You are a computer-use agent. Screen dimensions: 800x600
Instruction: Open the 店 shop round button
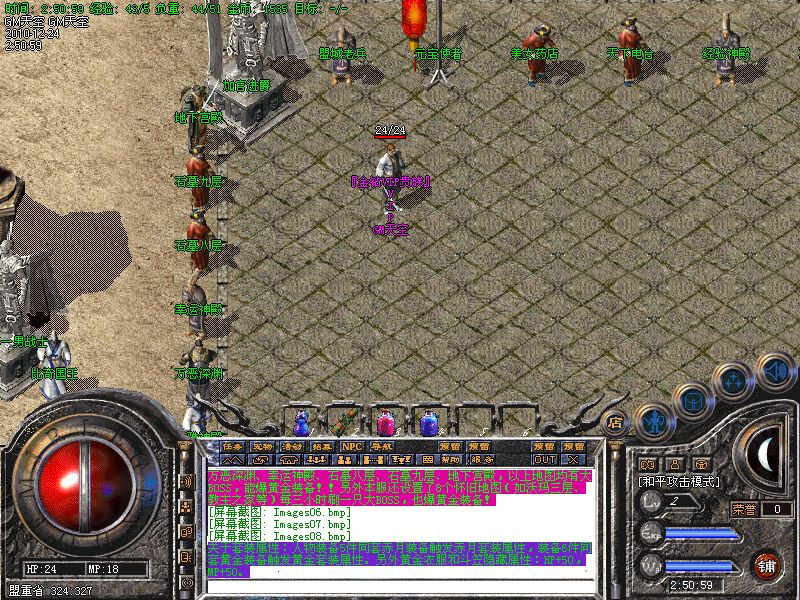pyautogui.click(x=616, y=423)
